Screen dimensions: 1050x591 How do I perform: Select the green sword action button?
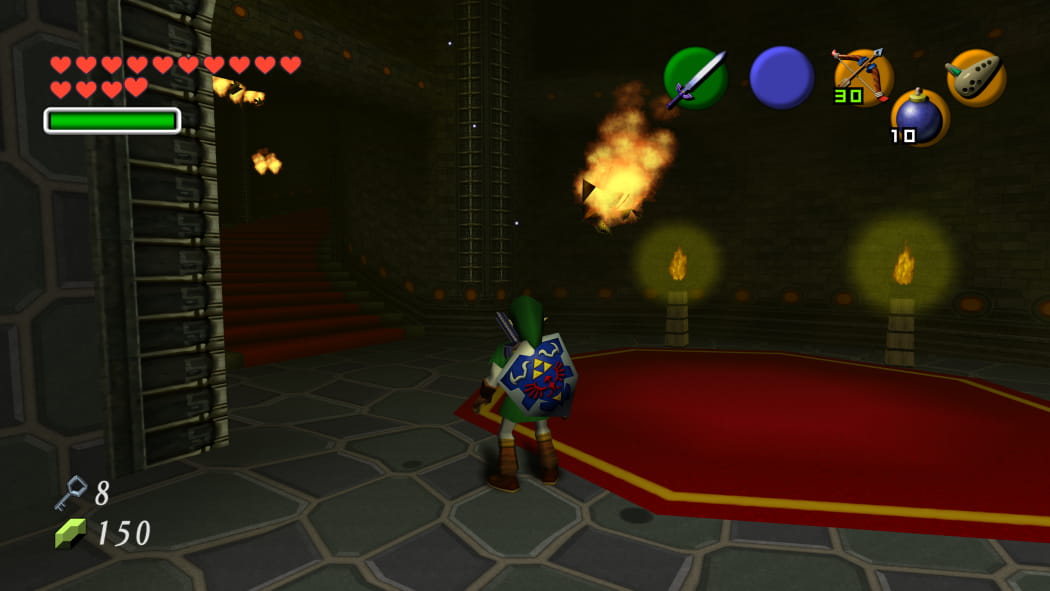tap(695, 78)
